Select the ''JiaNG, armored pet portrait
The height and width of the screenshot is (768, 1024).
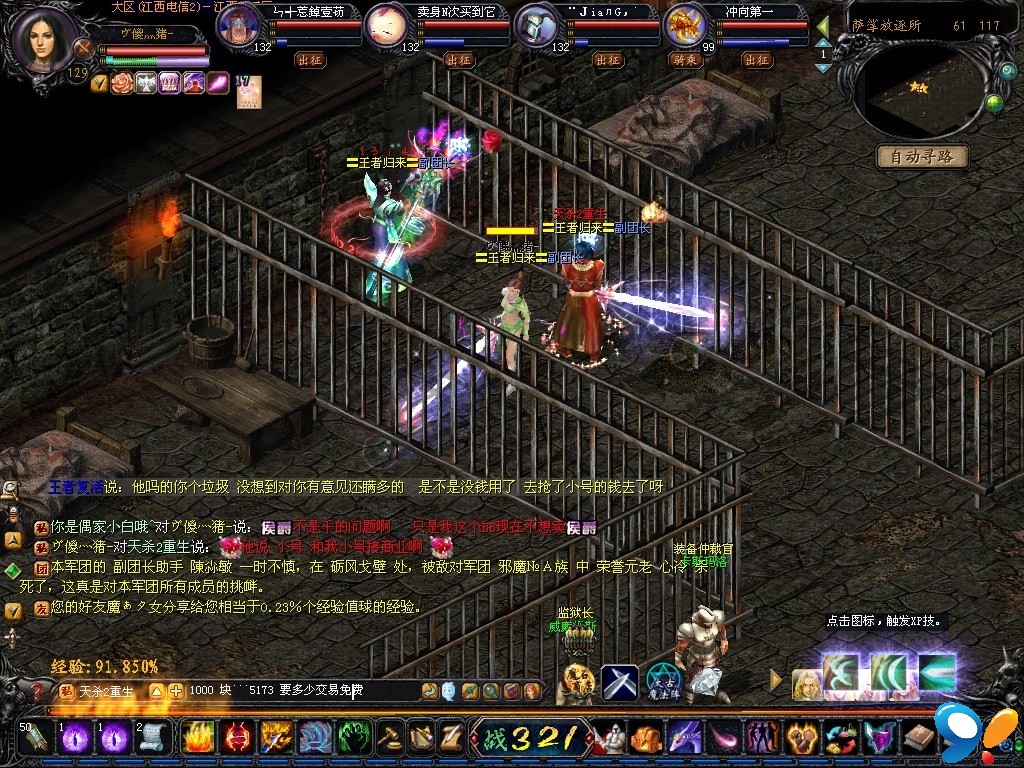536,27
